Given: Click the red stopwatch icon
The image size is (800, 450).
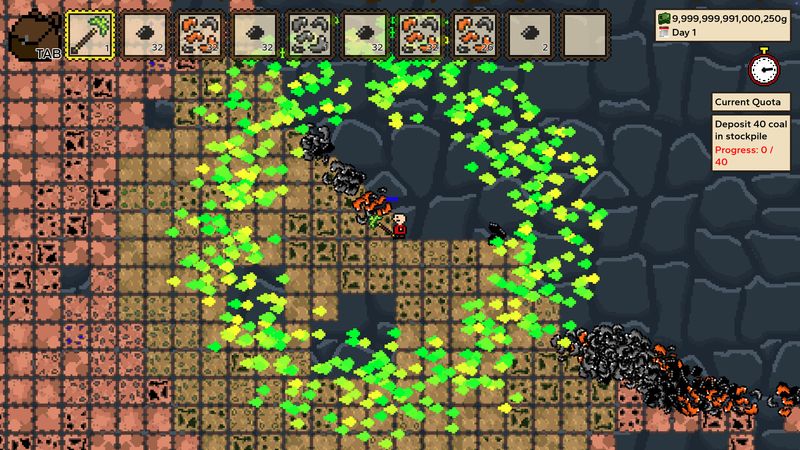Looking at the screenshot, I should tap(763, 67).
